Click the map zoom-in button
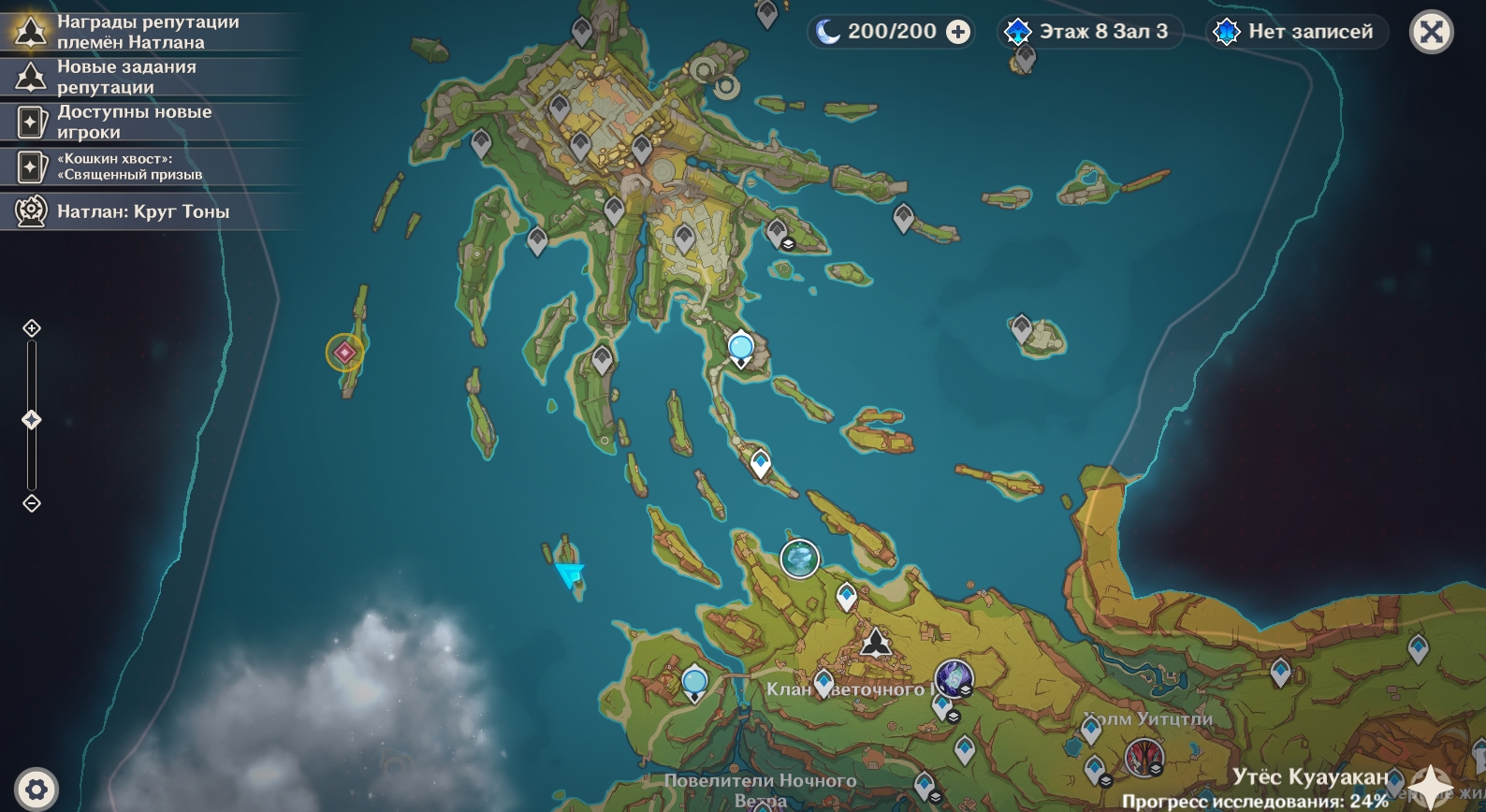Image resolution: width=1486 pixels, height=812 pixels. point(32,328)
